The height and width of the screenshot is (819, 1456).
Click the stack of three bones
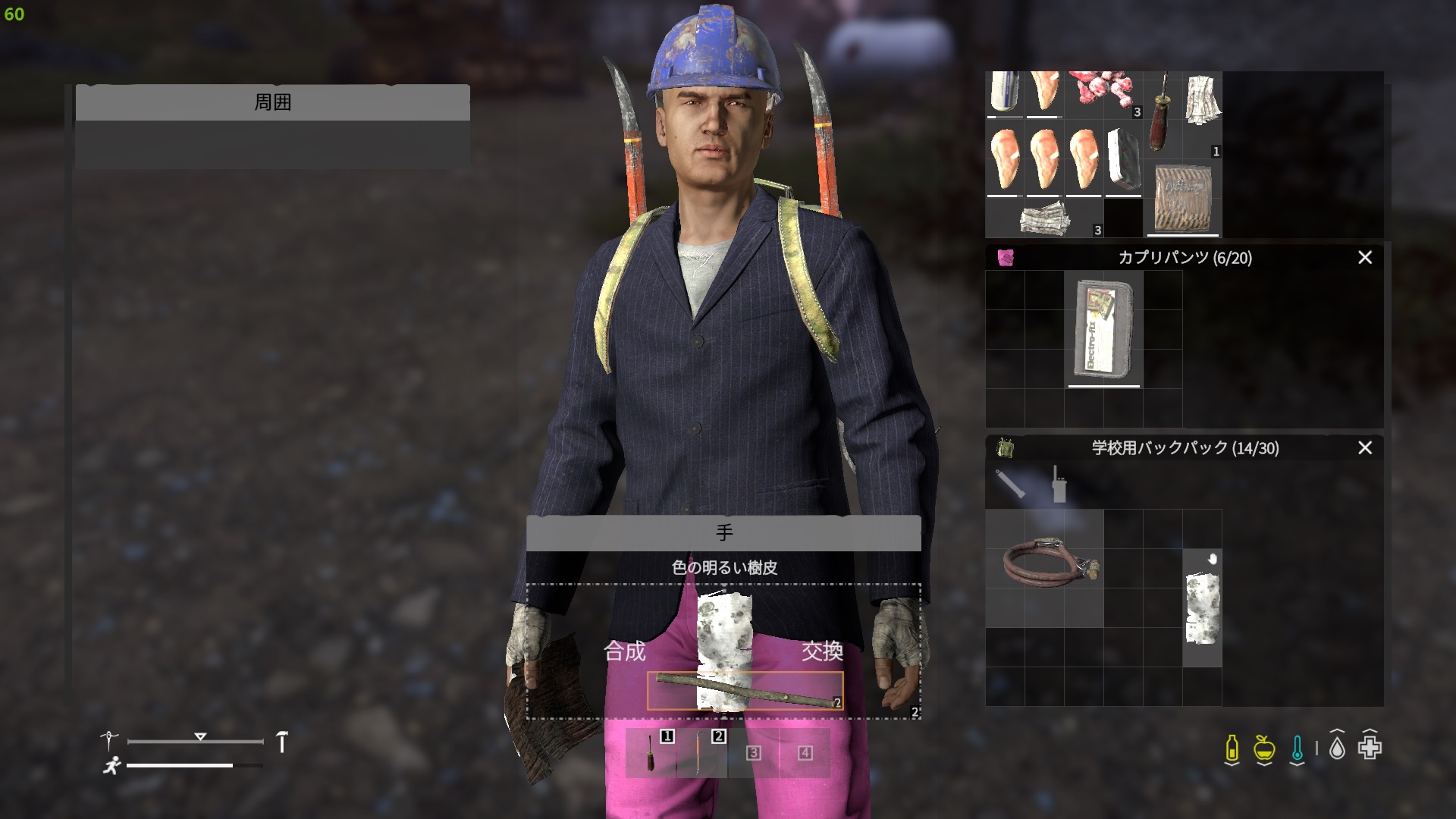[1103, 91]
